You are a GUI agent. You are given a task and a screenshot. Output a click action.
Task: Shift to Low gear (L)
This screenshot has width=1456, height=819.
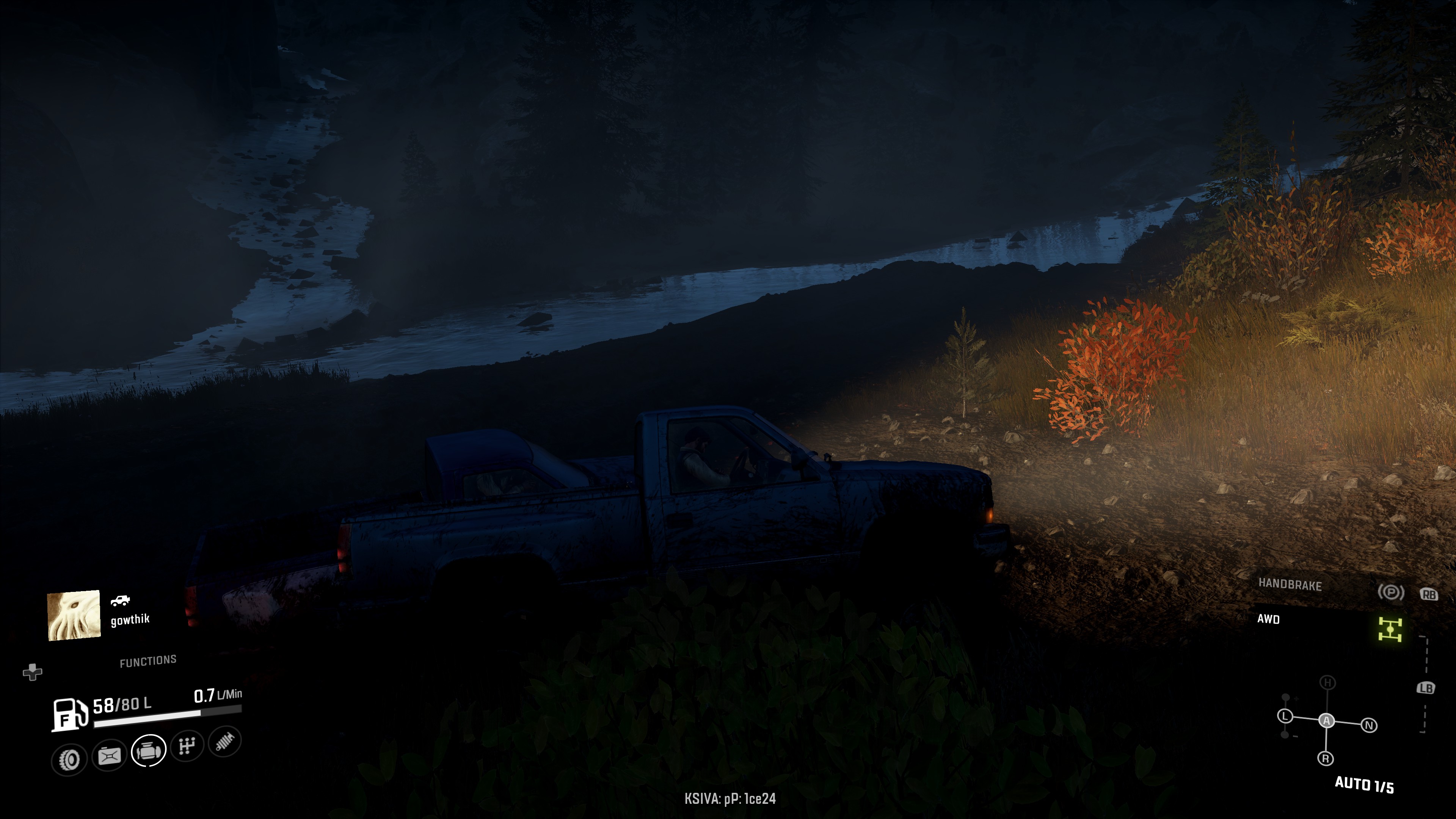(x=1285, y=716)
